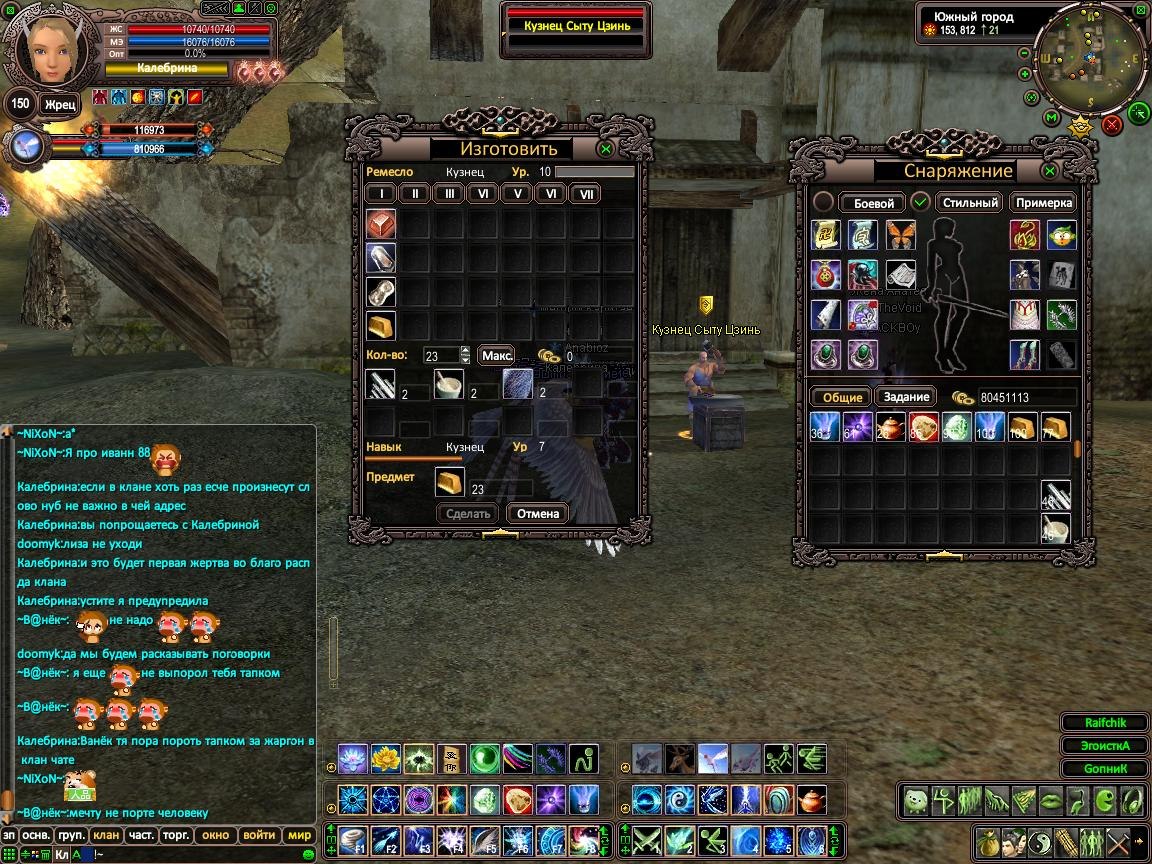1152x864 pixels.
Task: Choose the gold ingot recipe
Action: [380, 326]
